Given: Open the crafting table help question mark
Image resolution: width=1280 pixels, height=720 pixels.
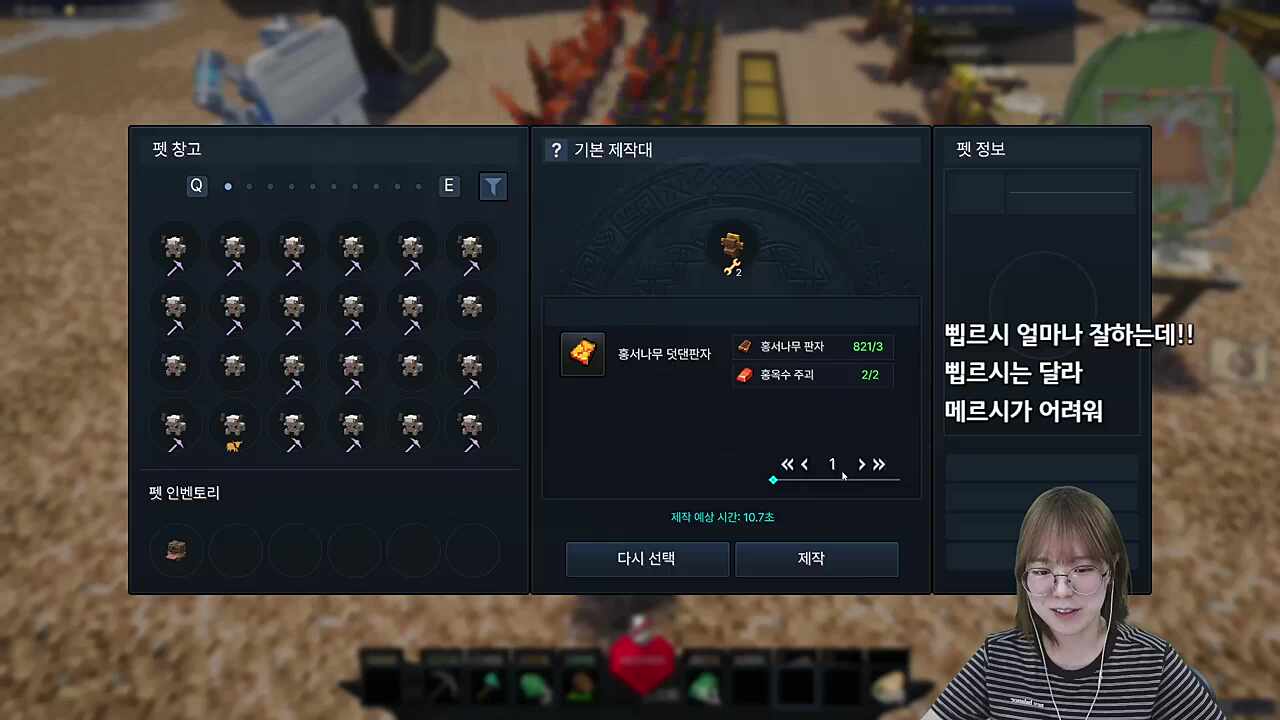Looking at the screenshot, I should pos(556,150).
